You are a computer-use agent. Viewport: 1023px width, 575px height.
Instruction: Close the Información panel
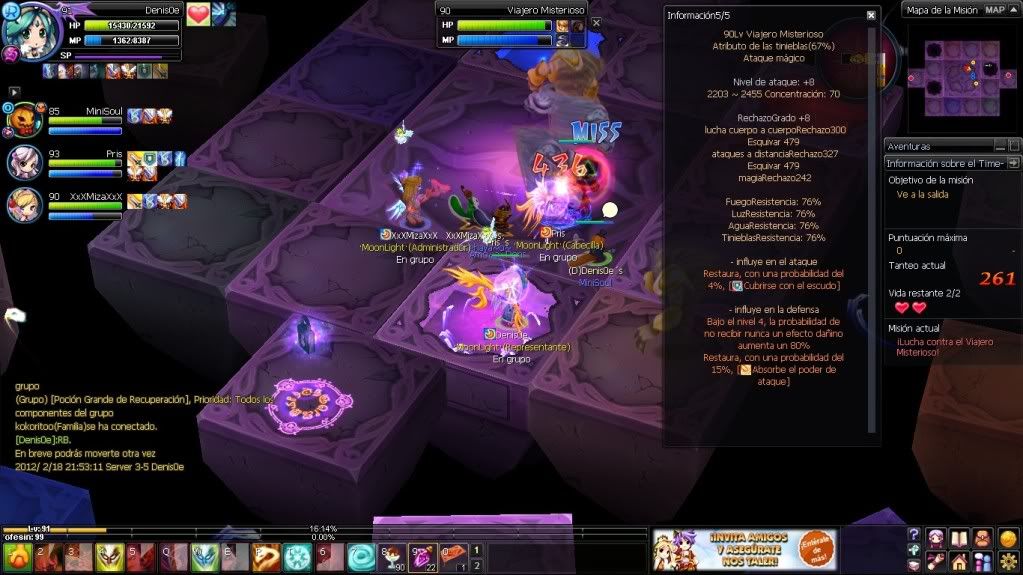[871, 15]
